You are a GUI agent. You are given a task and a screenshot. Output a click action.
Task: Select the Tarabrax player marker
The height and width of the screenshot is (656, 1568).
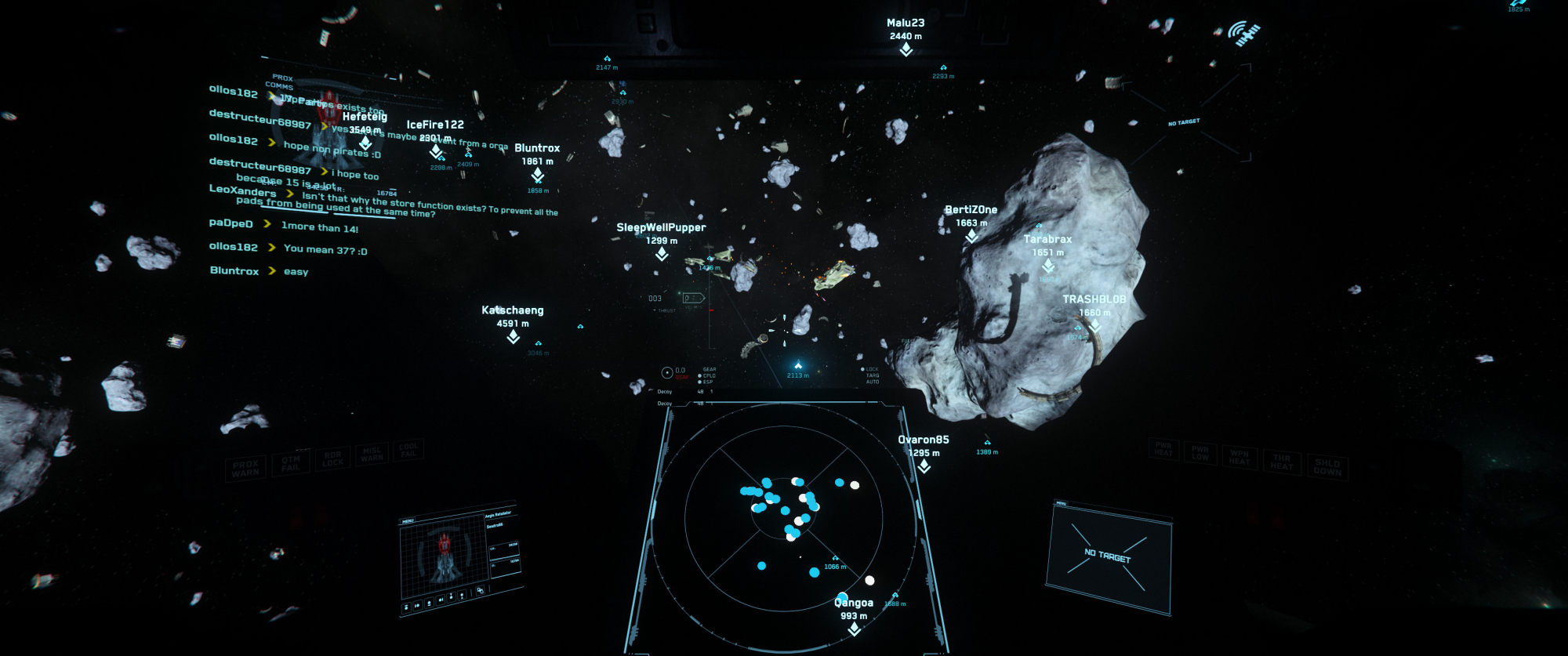click(x=1048, y=265)
